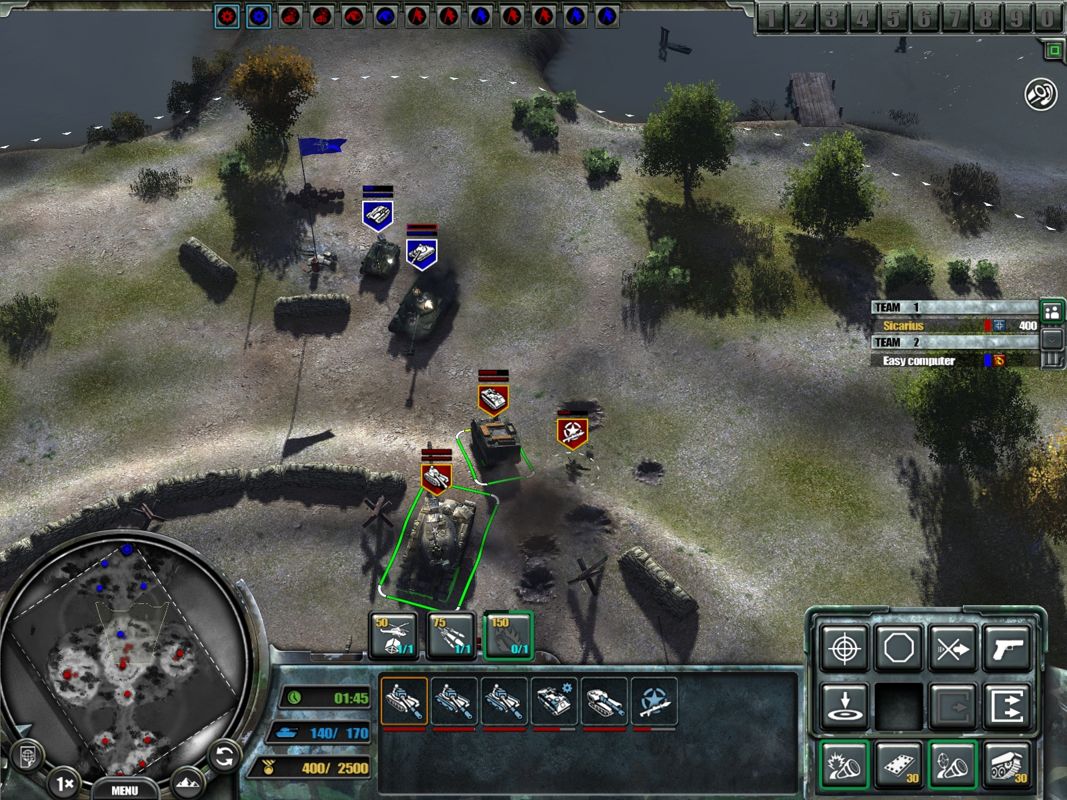The height and width of the screenshot is (800, 1067).
Task: Select the unit card with gear icon
Action: 554,702
